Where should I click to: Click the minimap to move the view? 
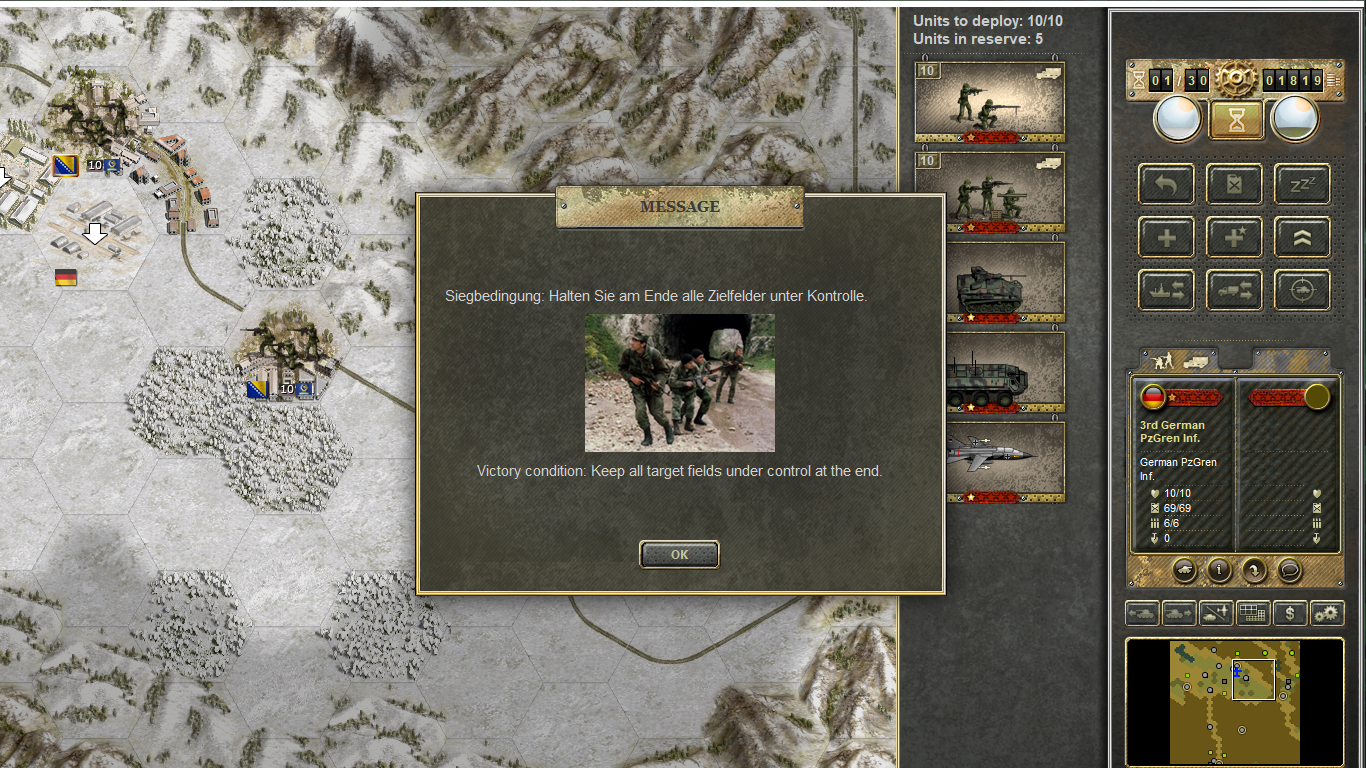coord(1234,702)
